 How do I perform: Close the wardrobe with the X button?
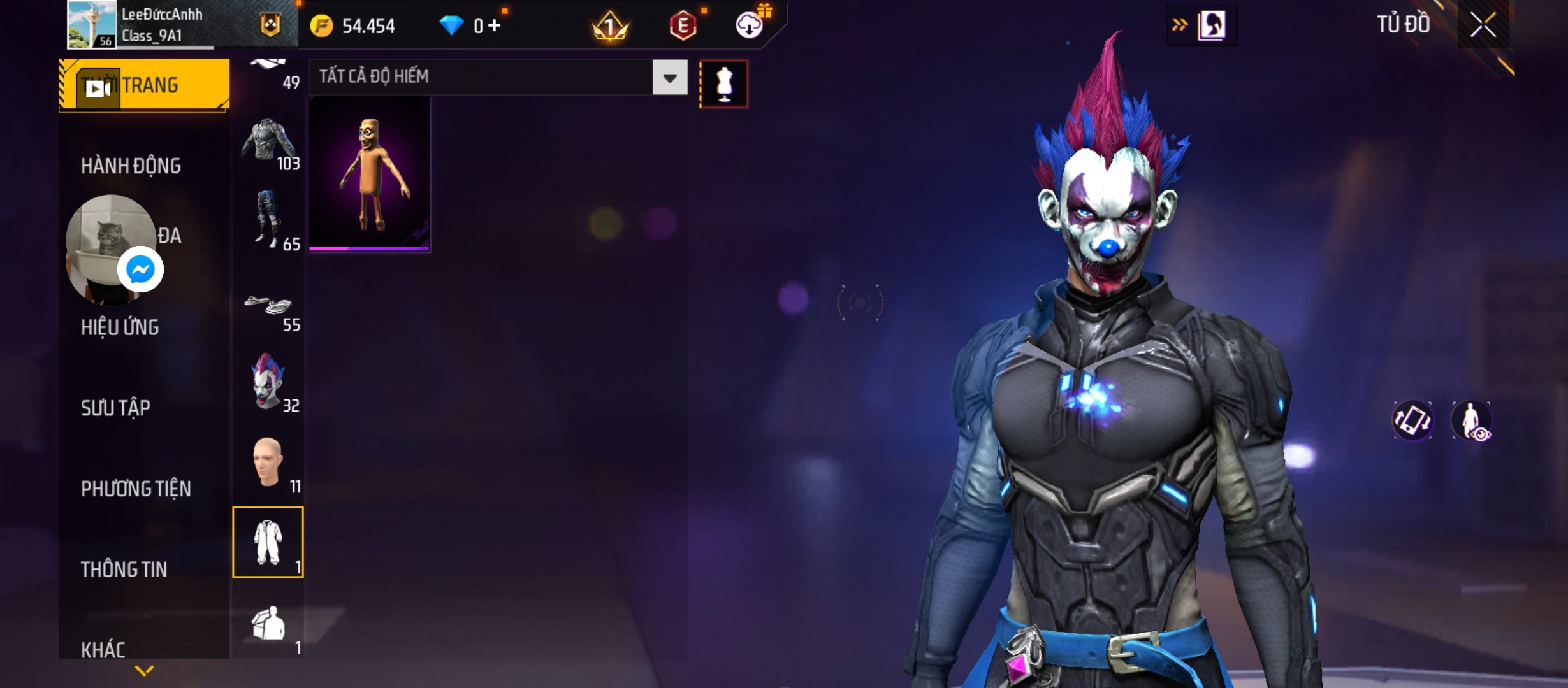coord(1483,25)
